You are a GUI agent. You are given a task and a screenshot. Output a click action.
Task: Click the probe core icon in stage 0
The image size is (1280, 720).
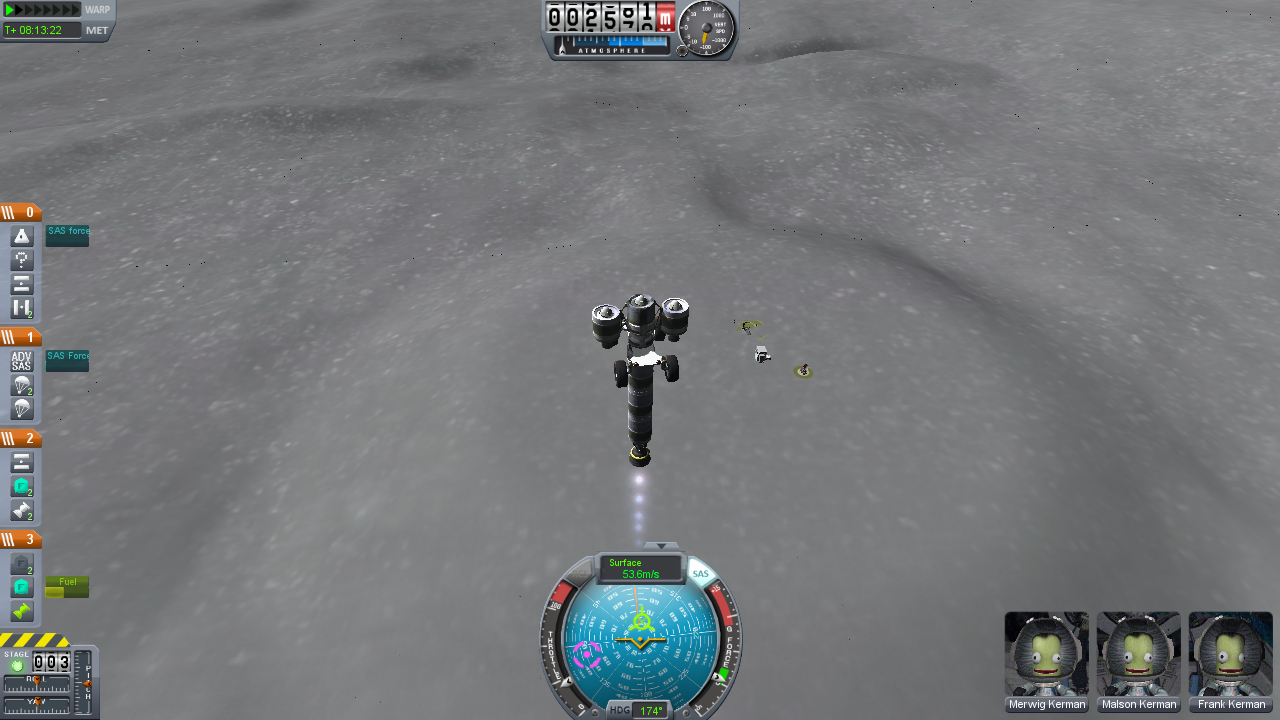click(21, 260)
